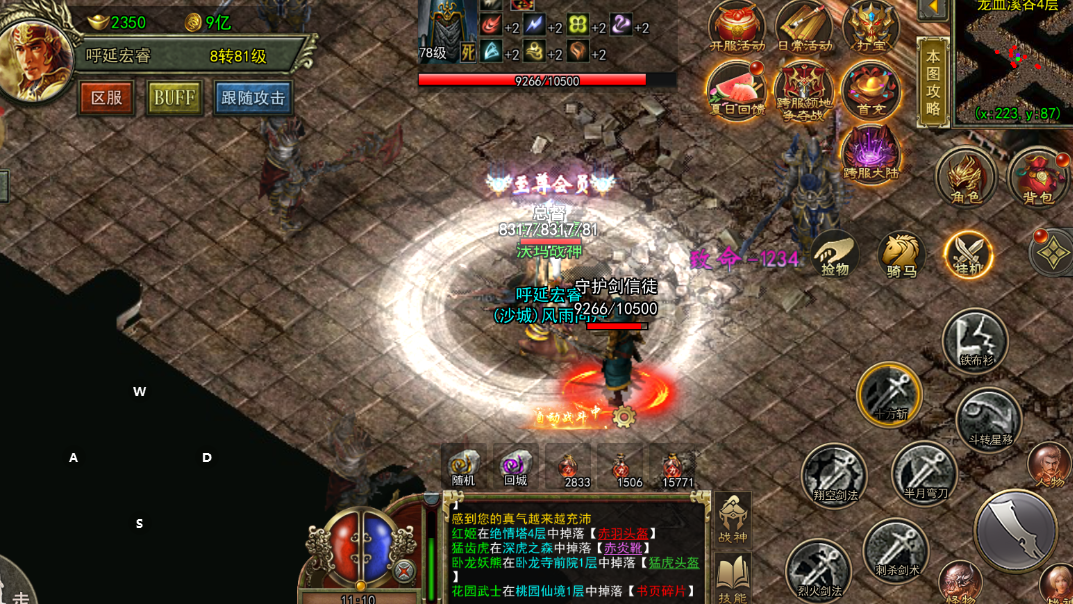Open 开服活动 server launch events
The image size is (1073, 604).
coord(737,27)
